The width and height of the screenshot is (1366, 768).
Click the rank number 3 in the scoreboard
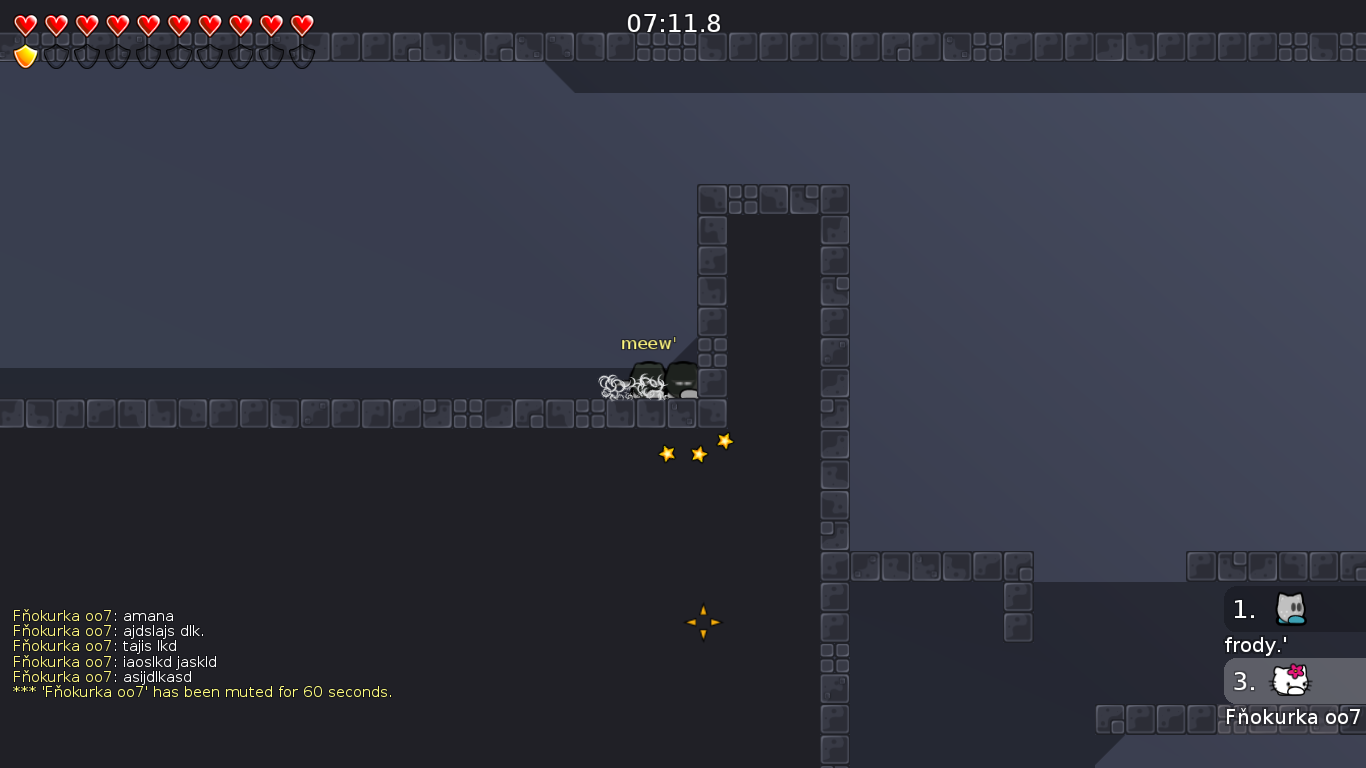[x=1243, y=681]
